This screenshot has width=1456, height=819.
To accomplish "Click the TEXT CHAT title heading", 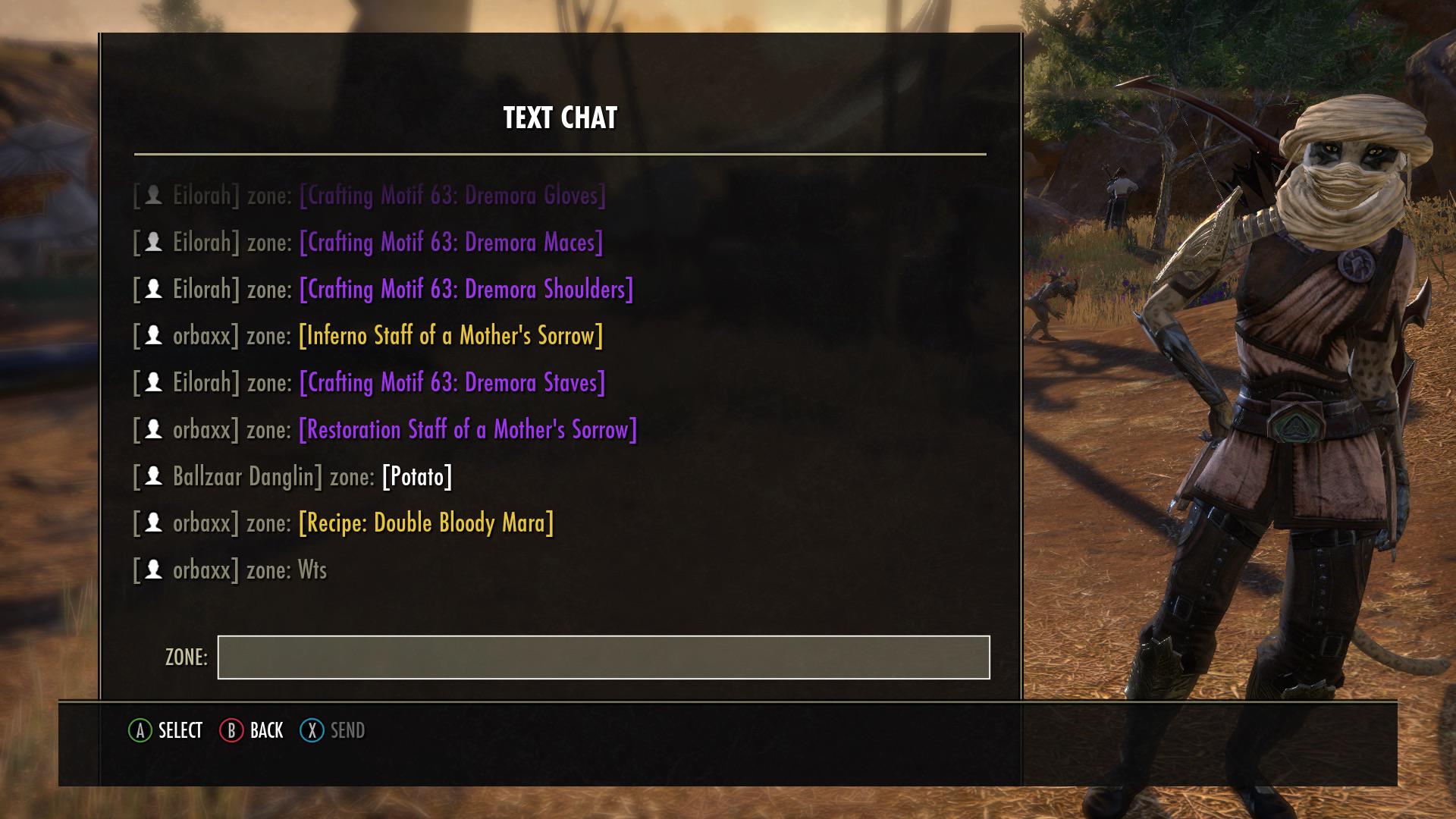I will click(559, 117).
